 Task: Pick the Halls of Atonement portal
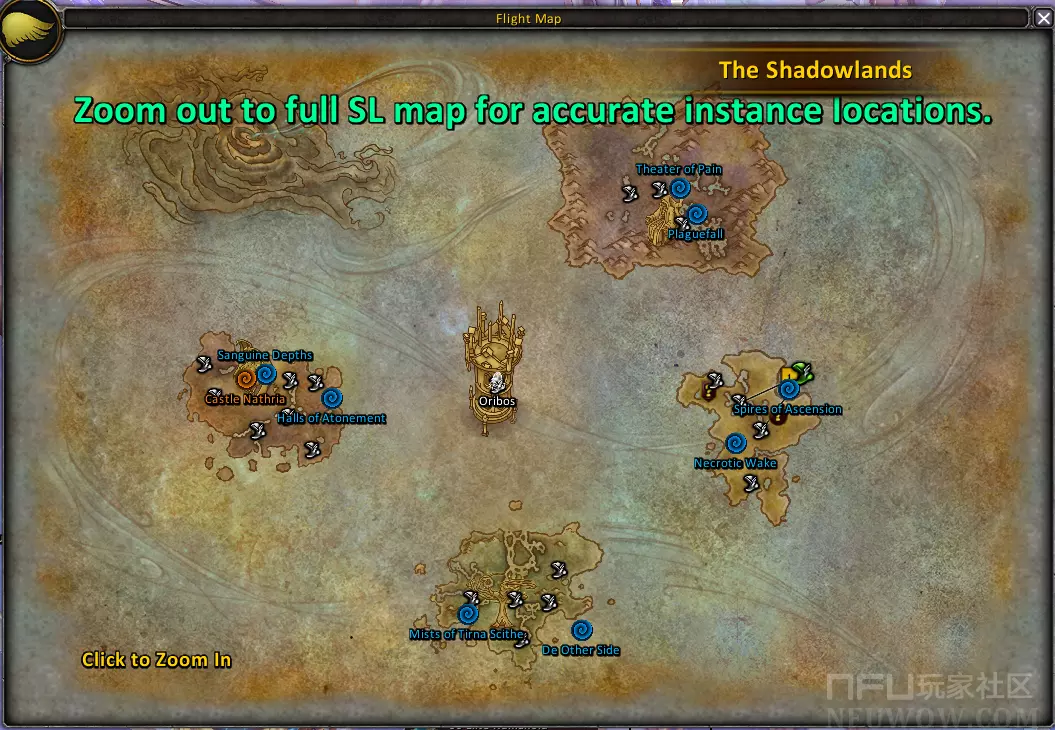[x=332, y=398]
